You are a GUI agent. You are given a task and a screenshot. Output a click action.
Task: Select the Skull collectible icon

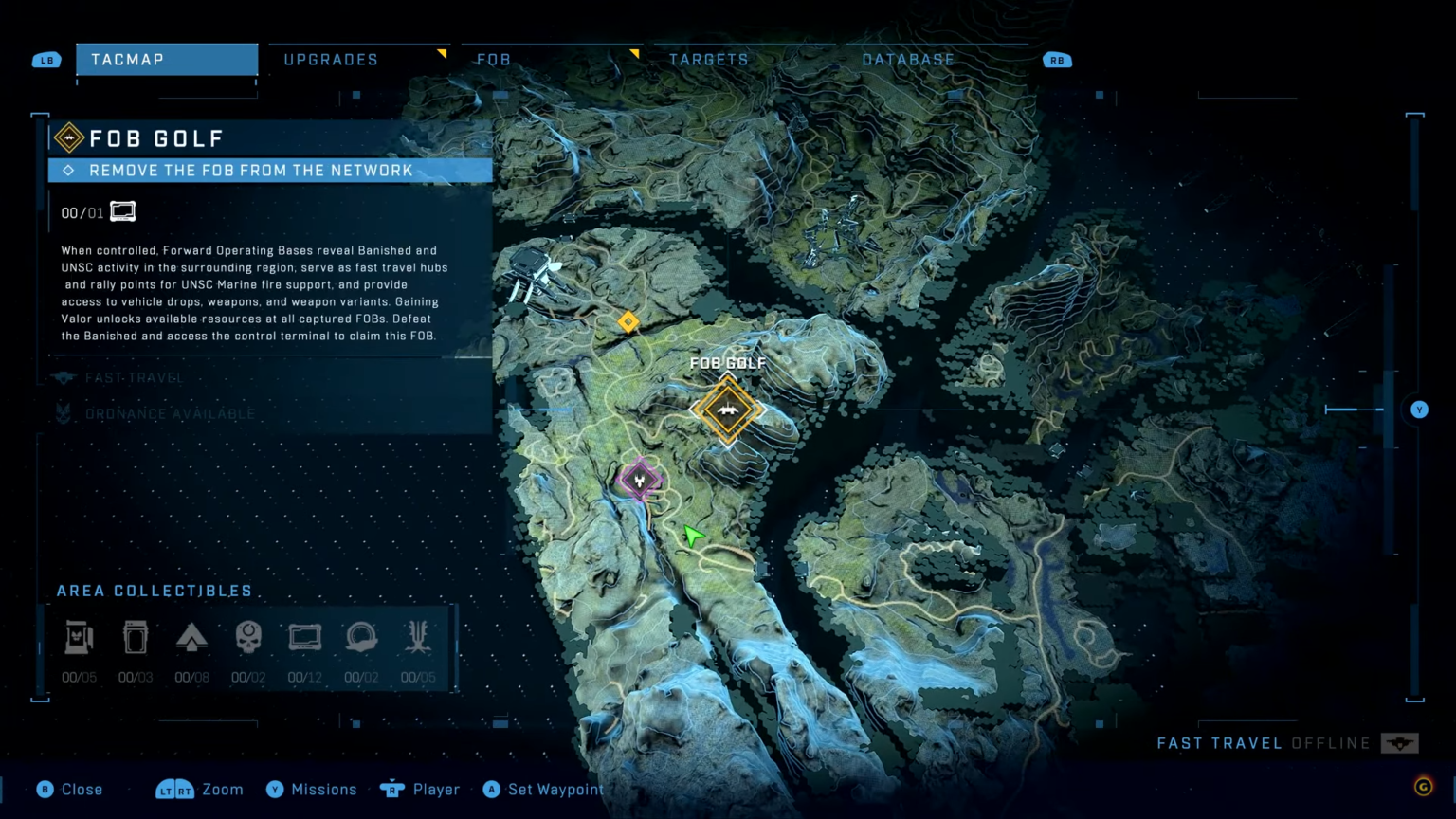pyautogui.click(x=247, y=637)
